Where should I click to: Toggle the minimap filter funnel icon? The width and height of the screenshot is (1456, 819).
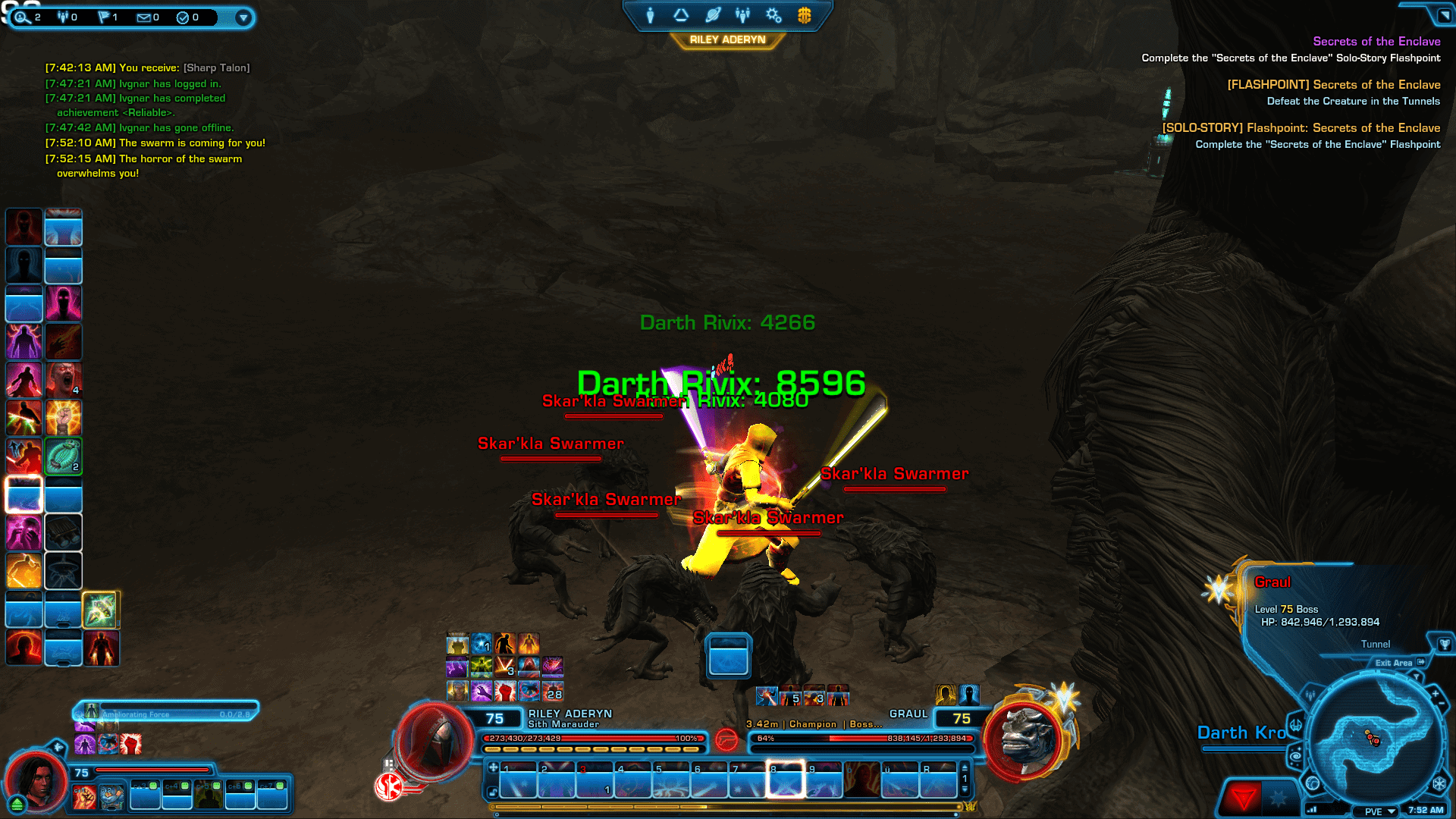pyautogui.click(x=1417, y=676)
